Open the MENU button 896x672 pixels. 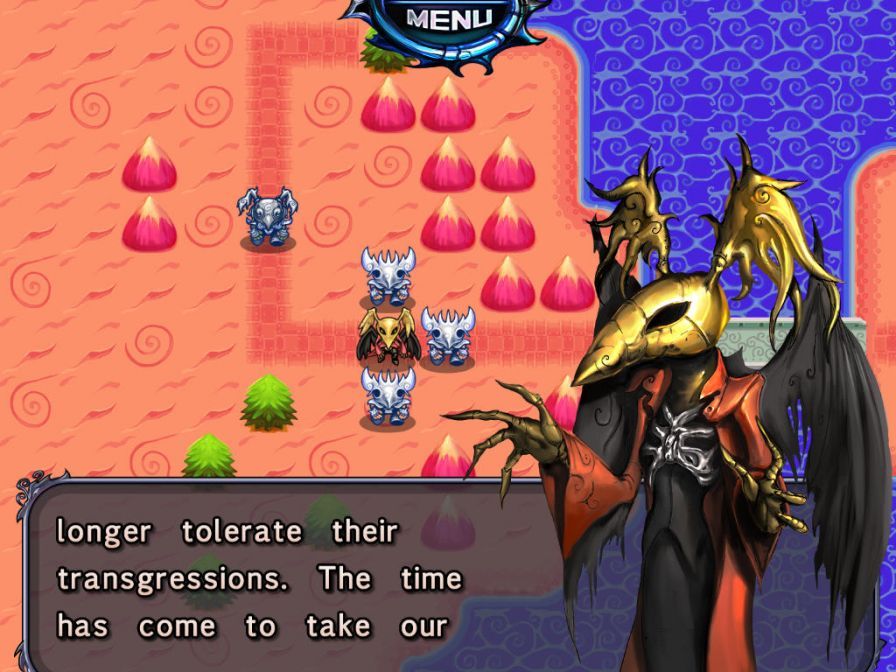click(x=449, y=18)
